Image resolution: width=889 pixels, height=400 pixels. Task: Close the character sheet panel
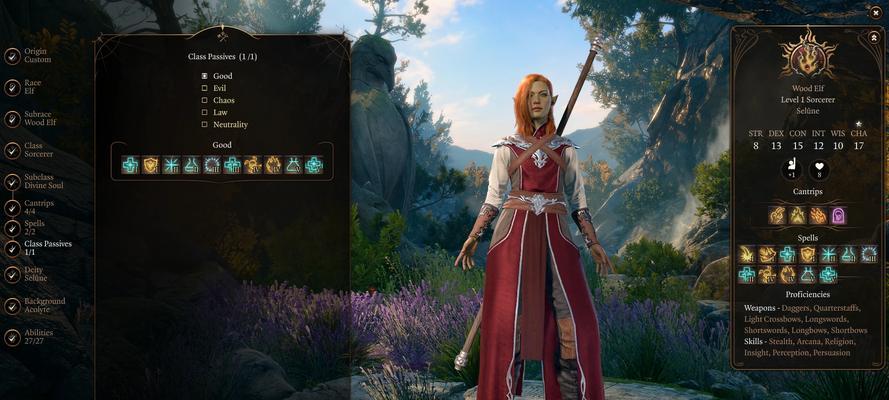point(876,38)
